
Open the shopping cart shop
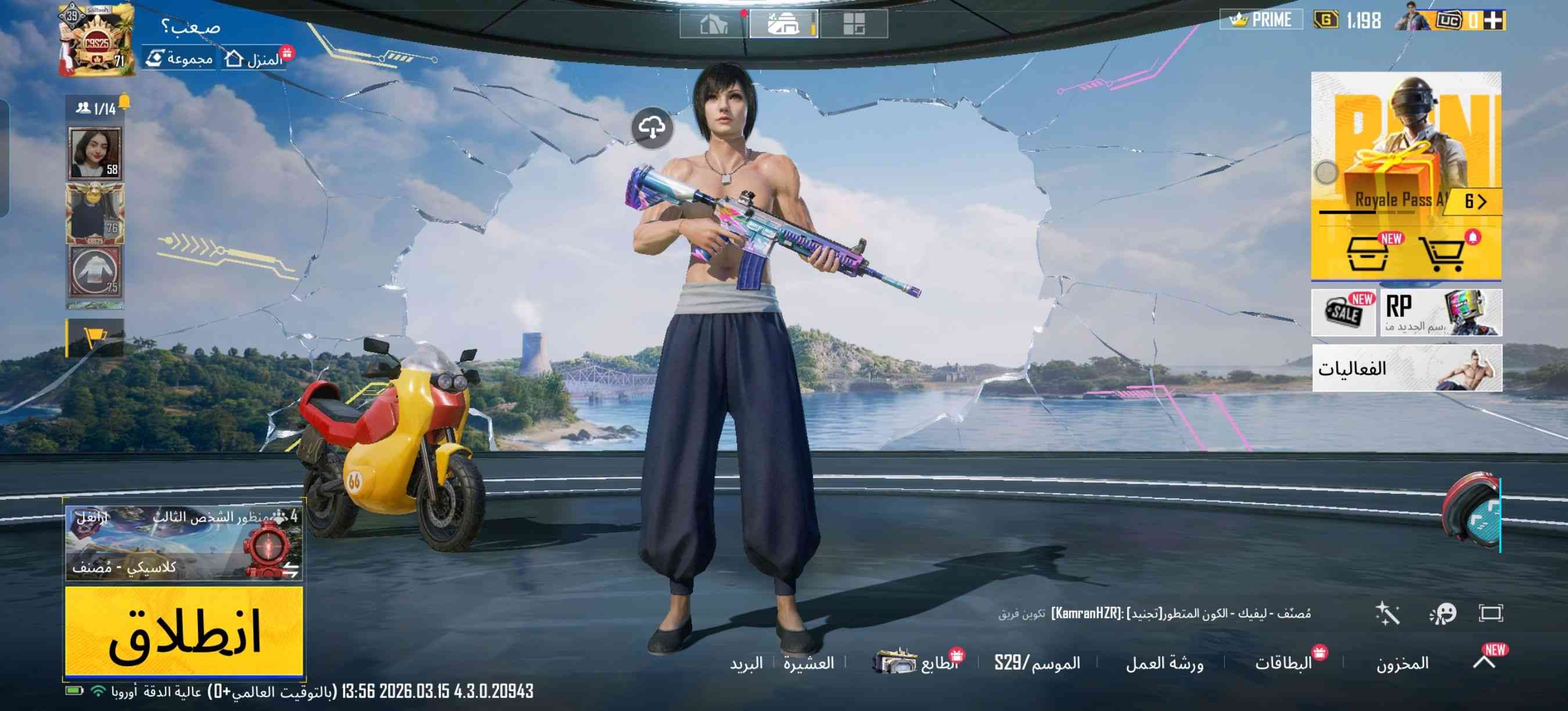click(1442, 254)
